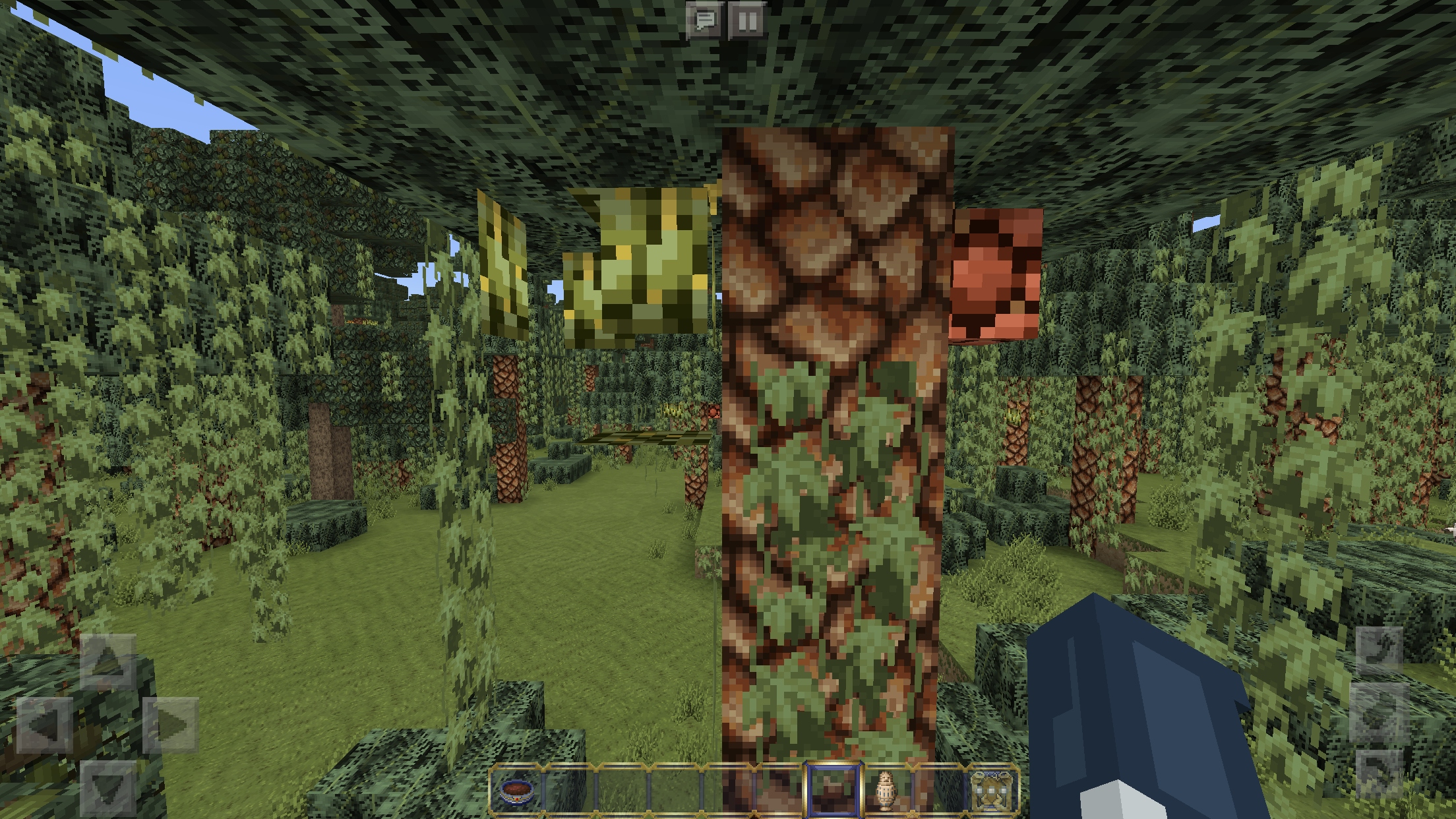Open inventory with the three-dots button

pyautogui.click(x=991, y=789)
